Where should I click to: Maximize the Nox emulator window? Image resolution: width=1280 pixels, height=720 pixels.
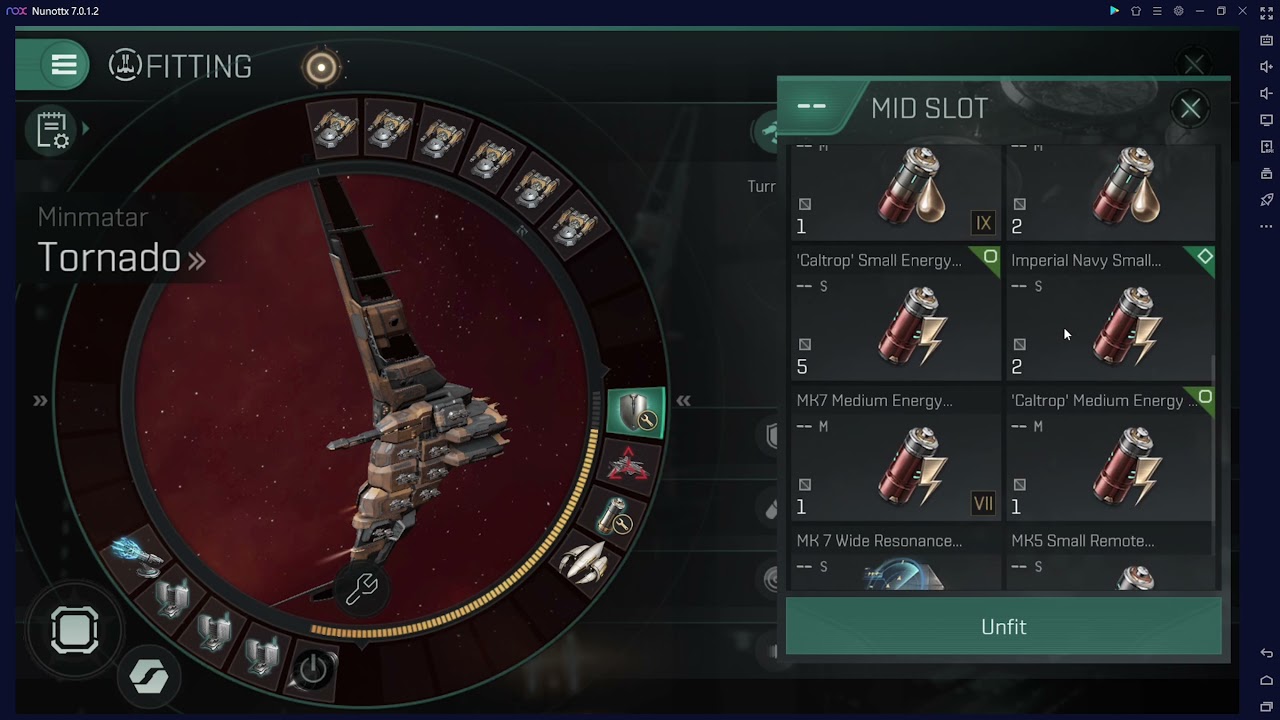(1221, 11)
